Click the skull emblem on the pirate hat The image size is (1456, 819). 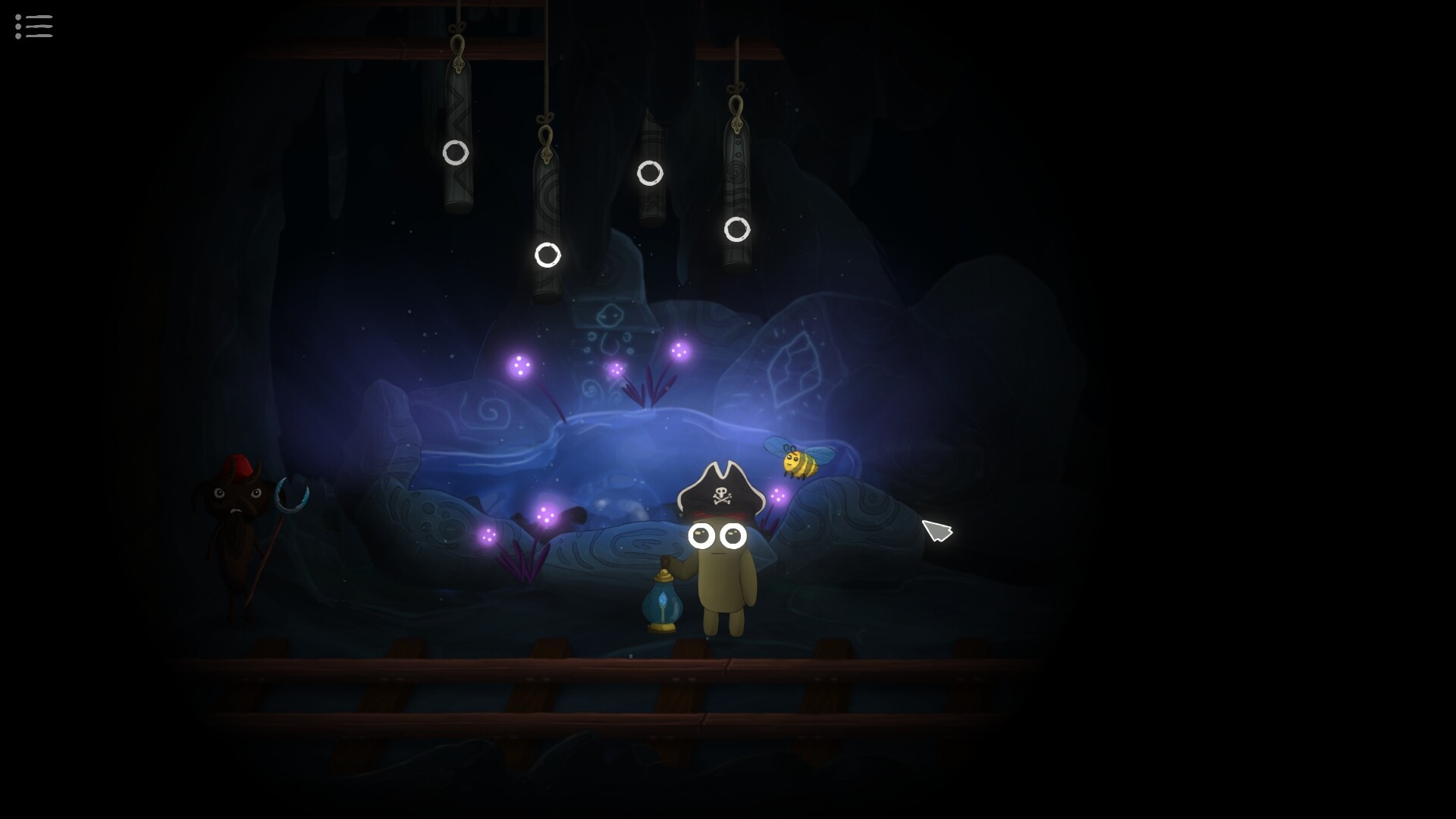coord(722,493)
